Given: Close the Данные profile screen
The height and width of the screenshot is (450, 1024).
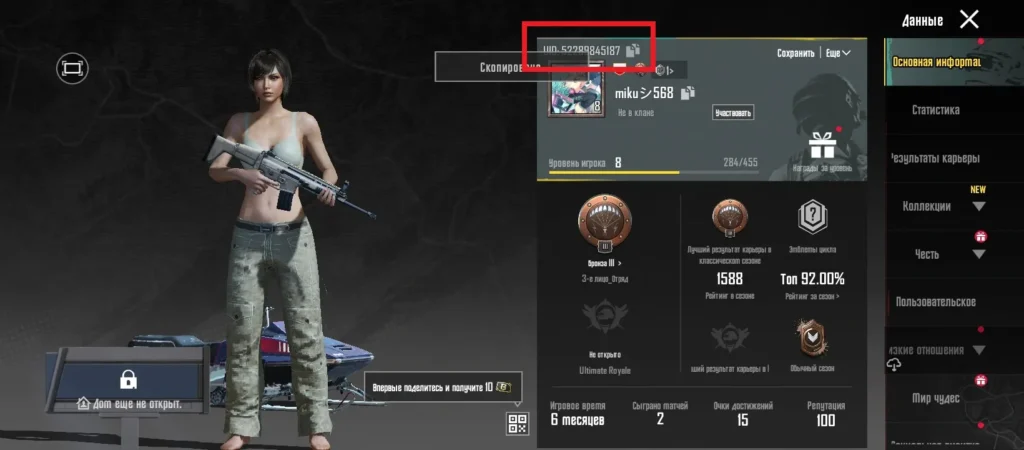Looking at the screenshot, I should [969, 19].
